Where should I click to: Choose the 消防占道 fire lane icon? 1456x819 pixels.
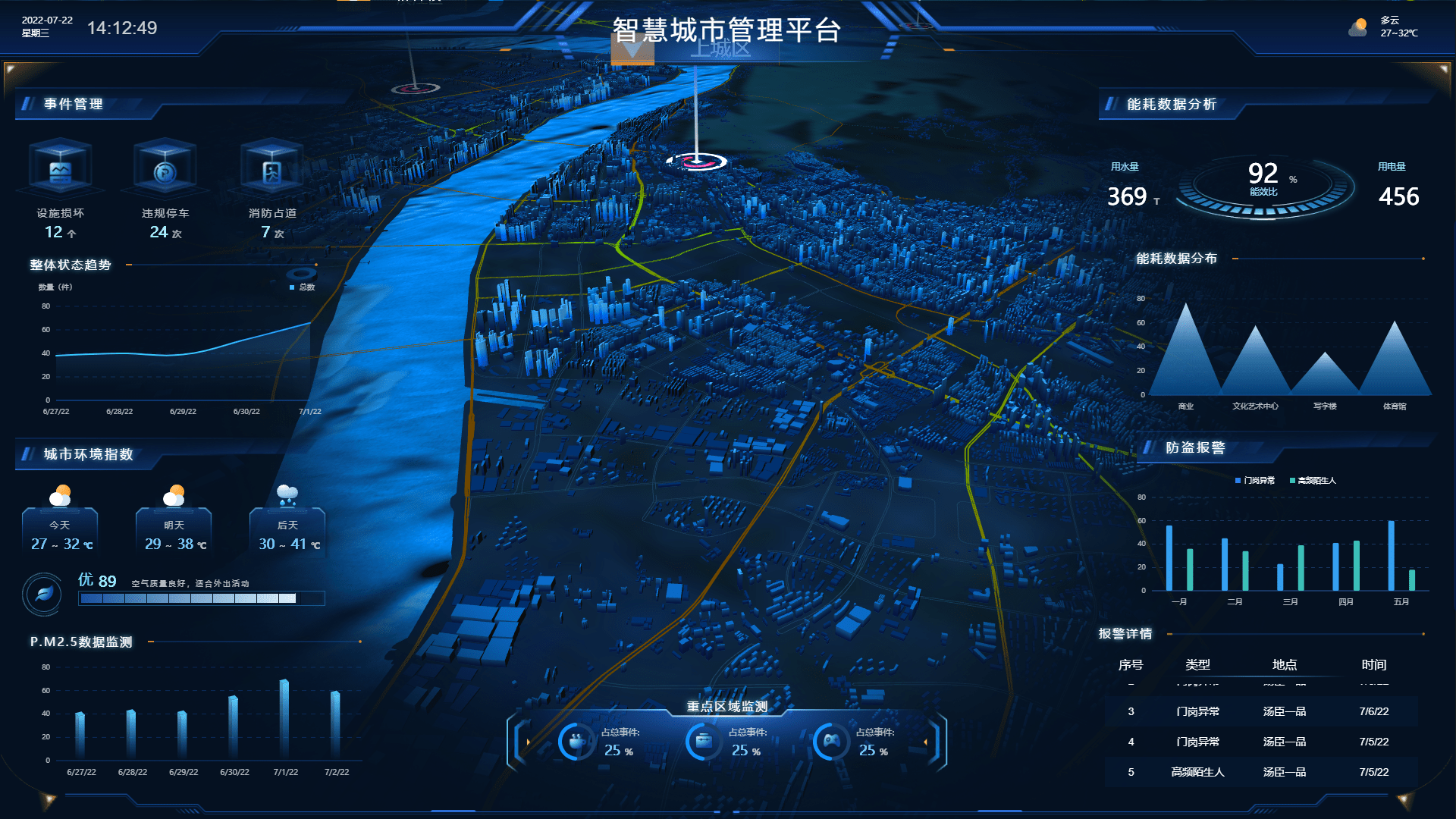coord(271,171)
